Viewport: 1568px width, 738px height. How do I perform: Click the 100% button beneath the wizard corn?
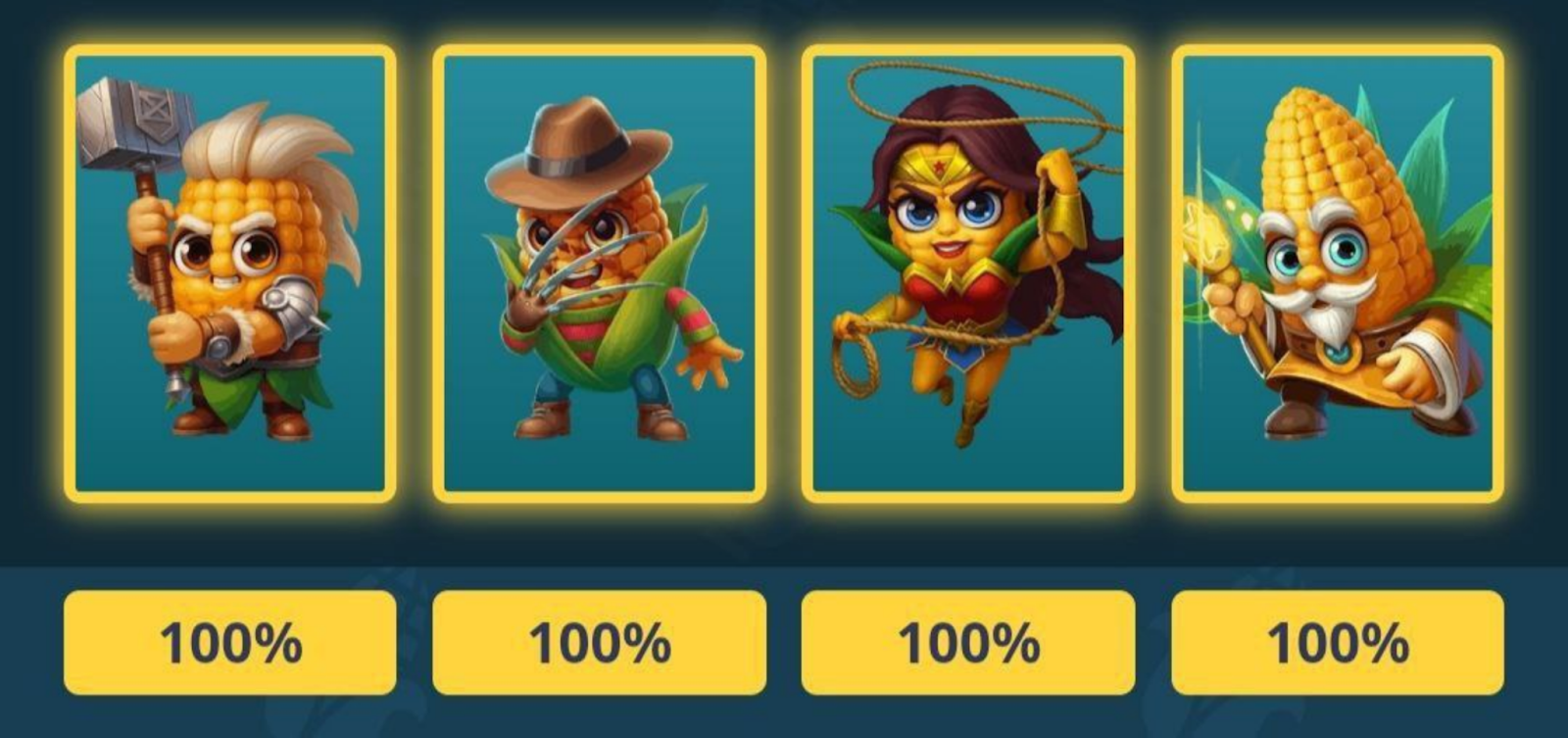1338,642
